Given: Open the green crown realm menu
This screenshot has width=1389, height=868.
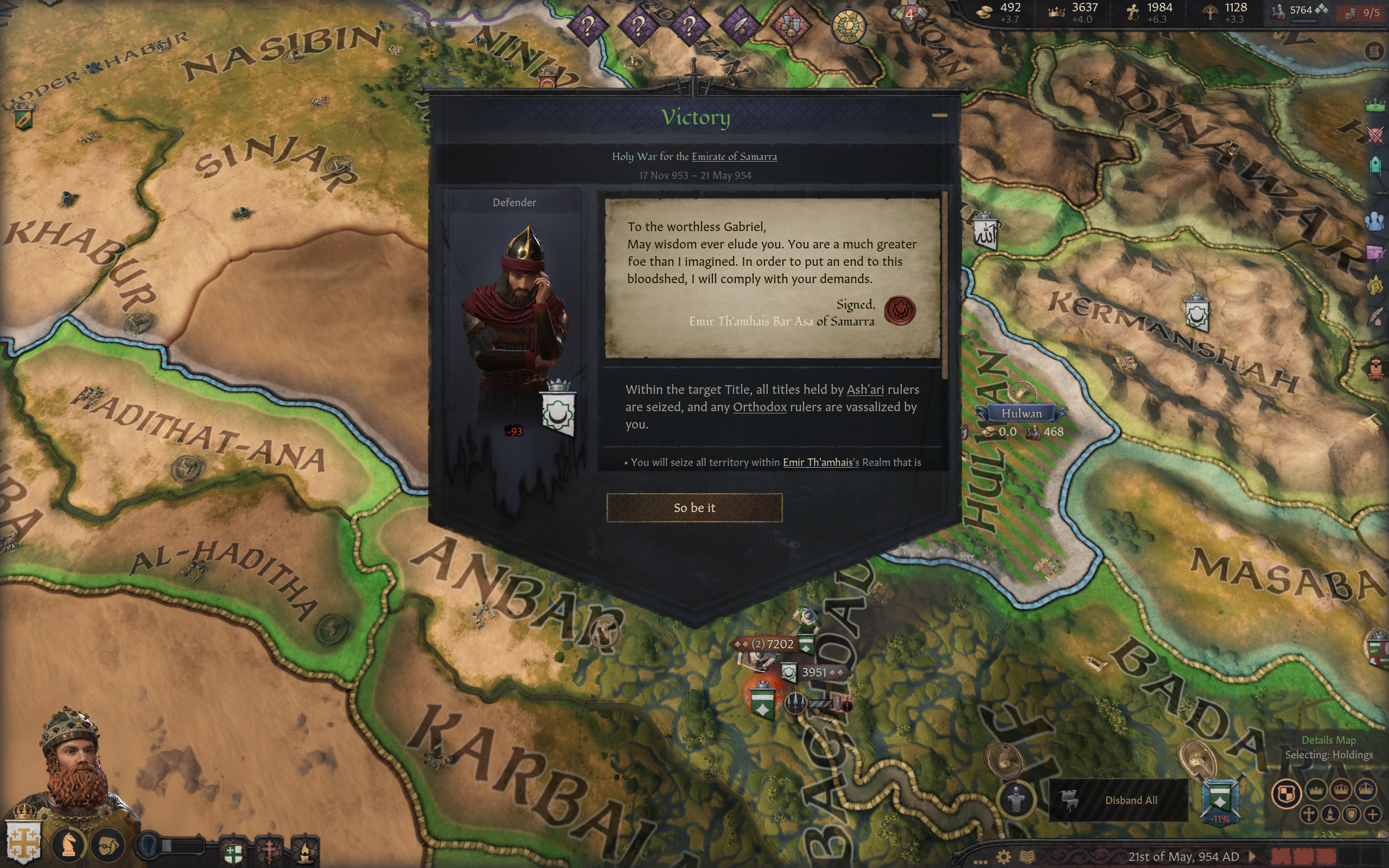Looking at the screenshot, I should (x=1375, y=105).
